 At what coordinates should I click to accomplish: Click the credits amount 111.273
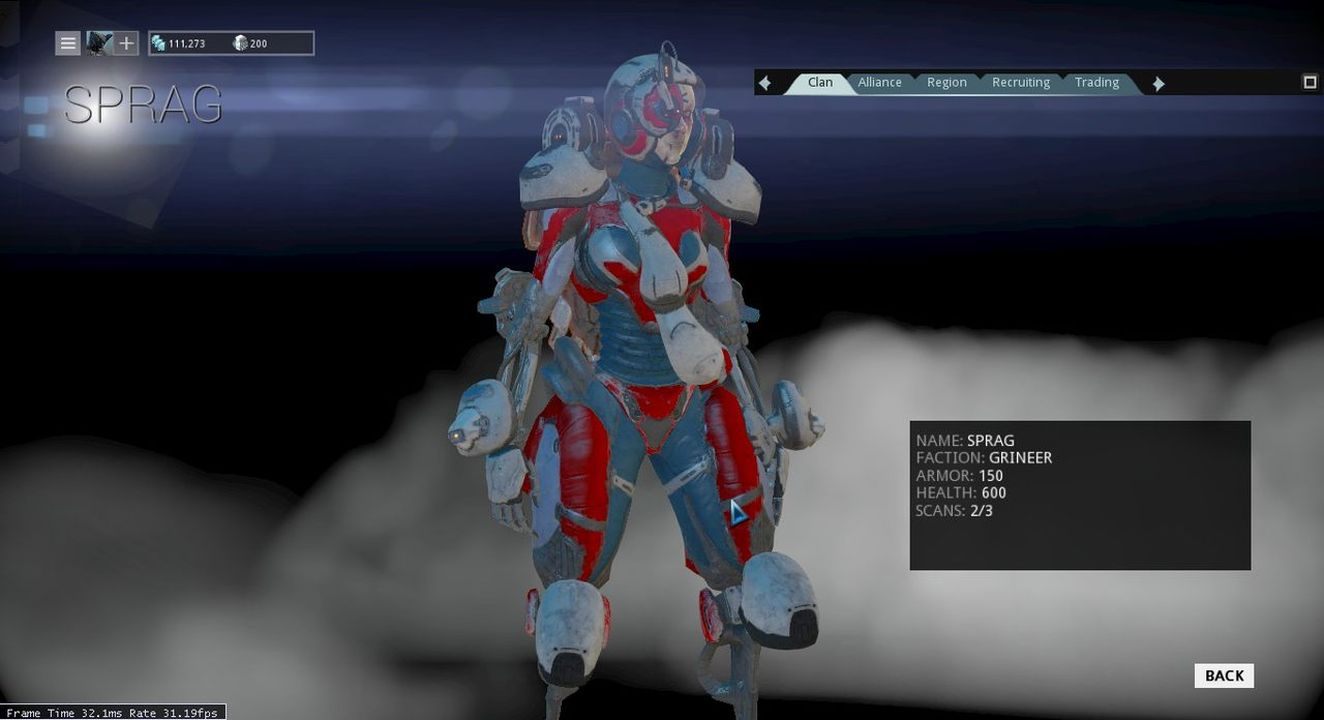click(x=189, y=43)
